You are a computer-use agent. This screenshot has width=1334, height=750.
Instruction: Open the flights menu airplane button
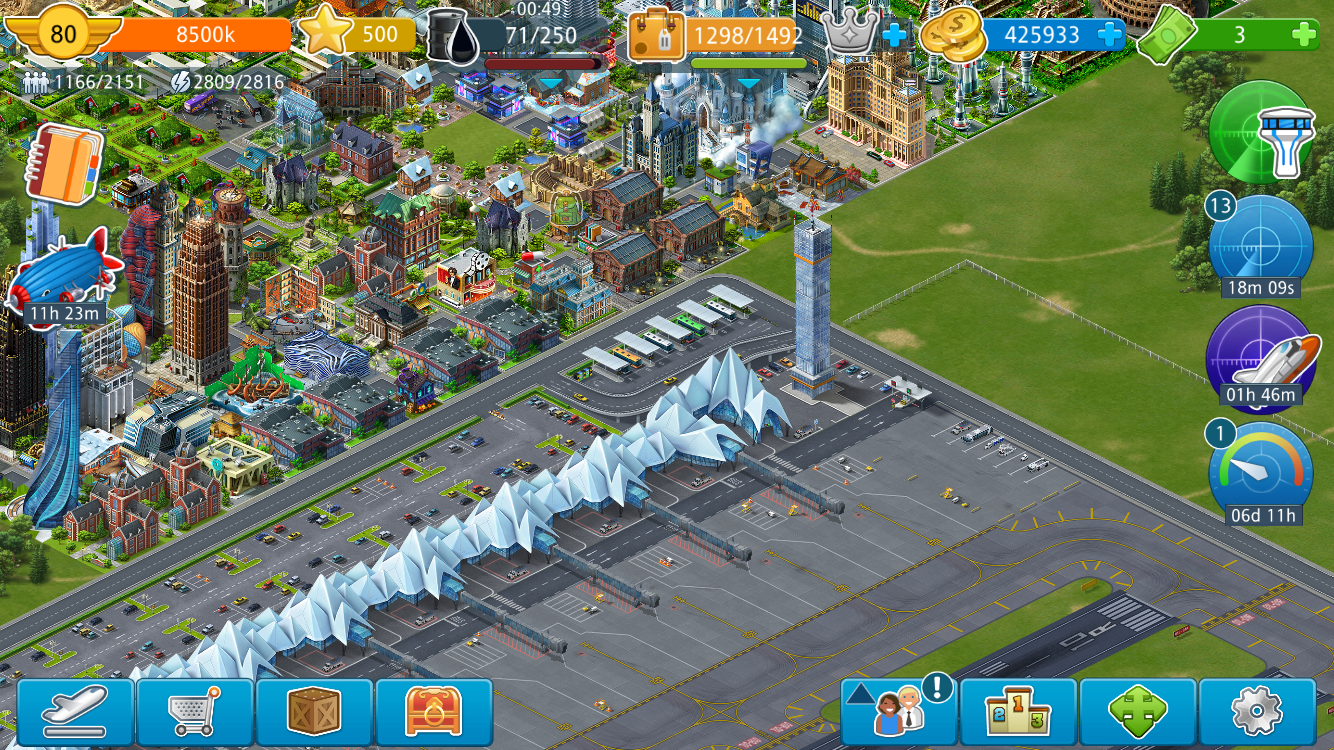coord(76,713)
